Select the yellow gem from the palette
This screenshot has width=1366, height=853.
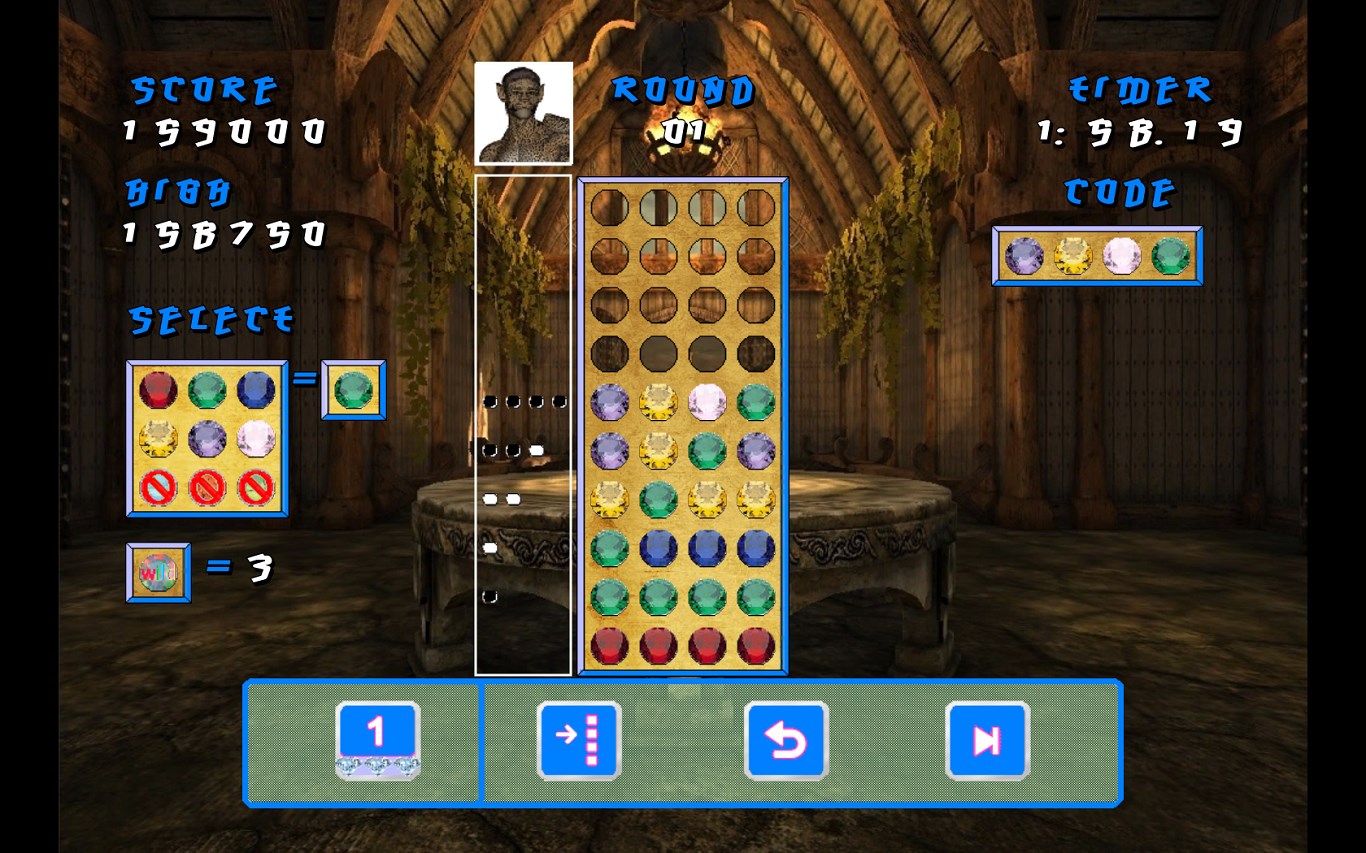(x=158, y=438)
